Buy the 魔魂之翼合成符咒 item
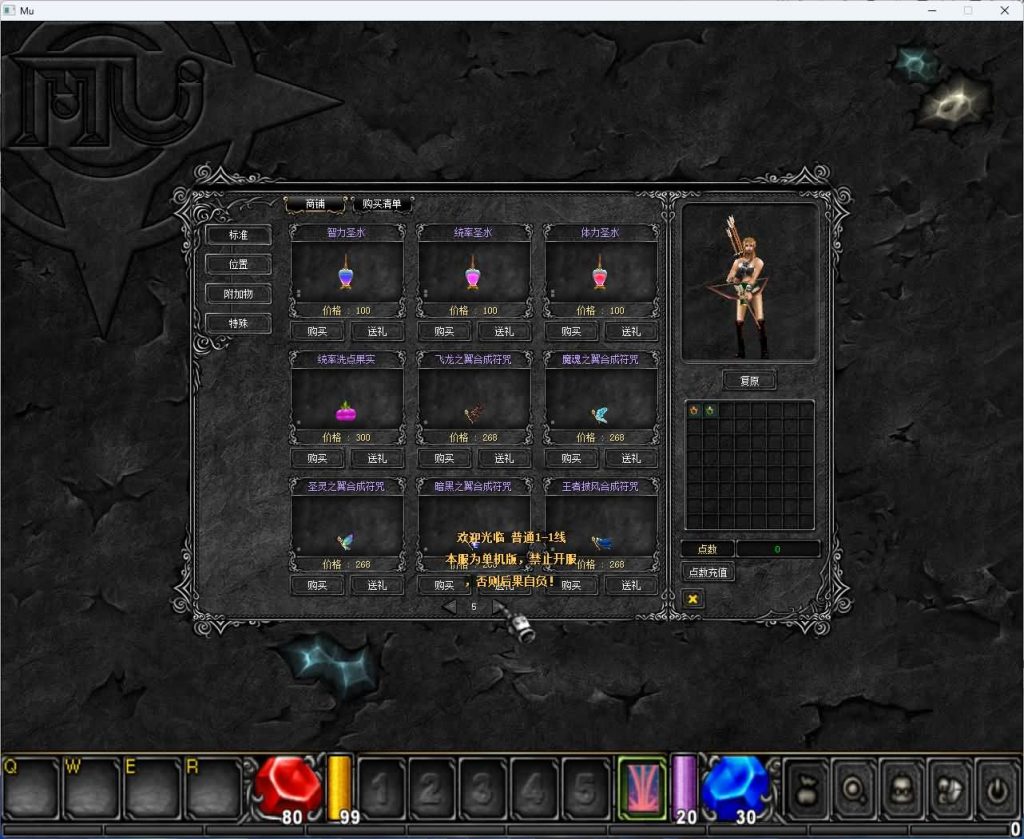Screen dimensions: 1024x839 click(x=571, y=458)
